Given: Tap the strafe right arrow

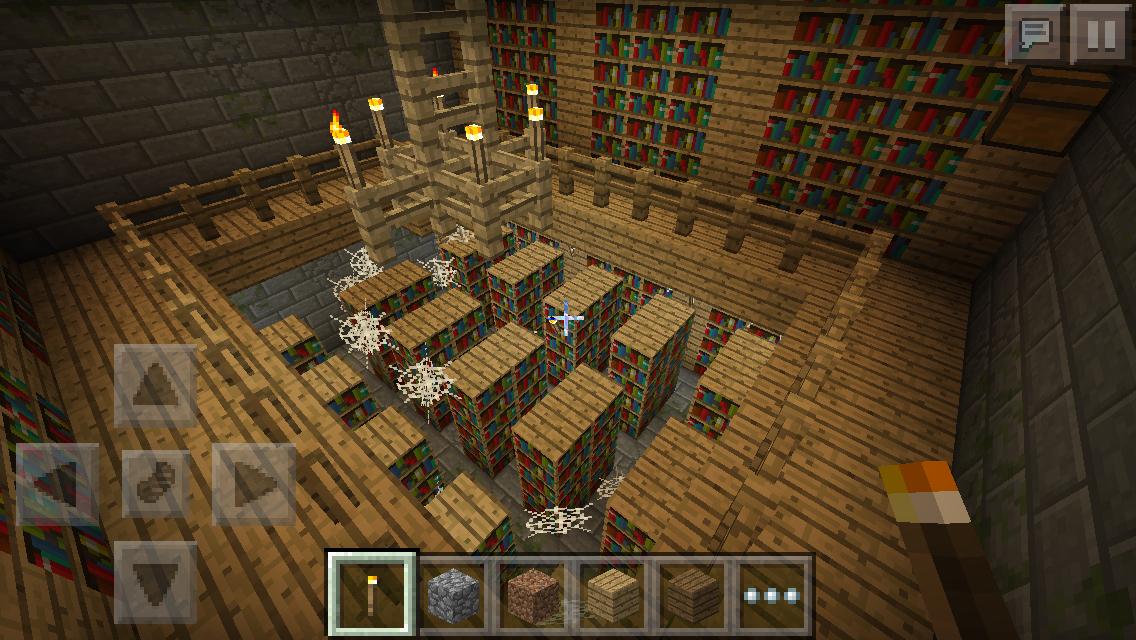Looking at the screenshot, I should pyautogui.click(x=252, y=484).
